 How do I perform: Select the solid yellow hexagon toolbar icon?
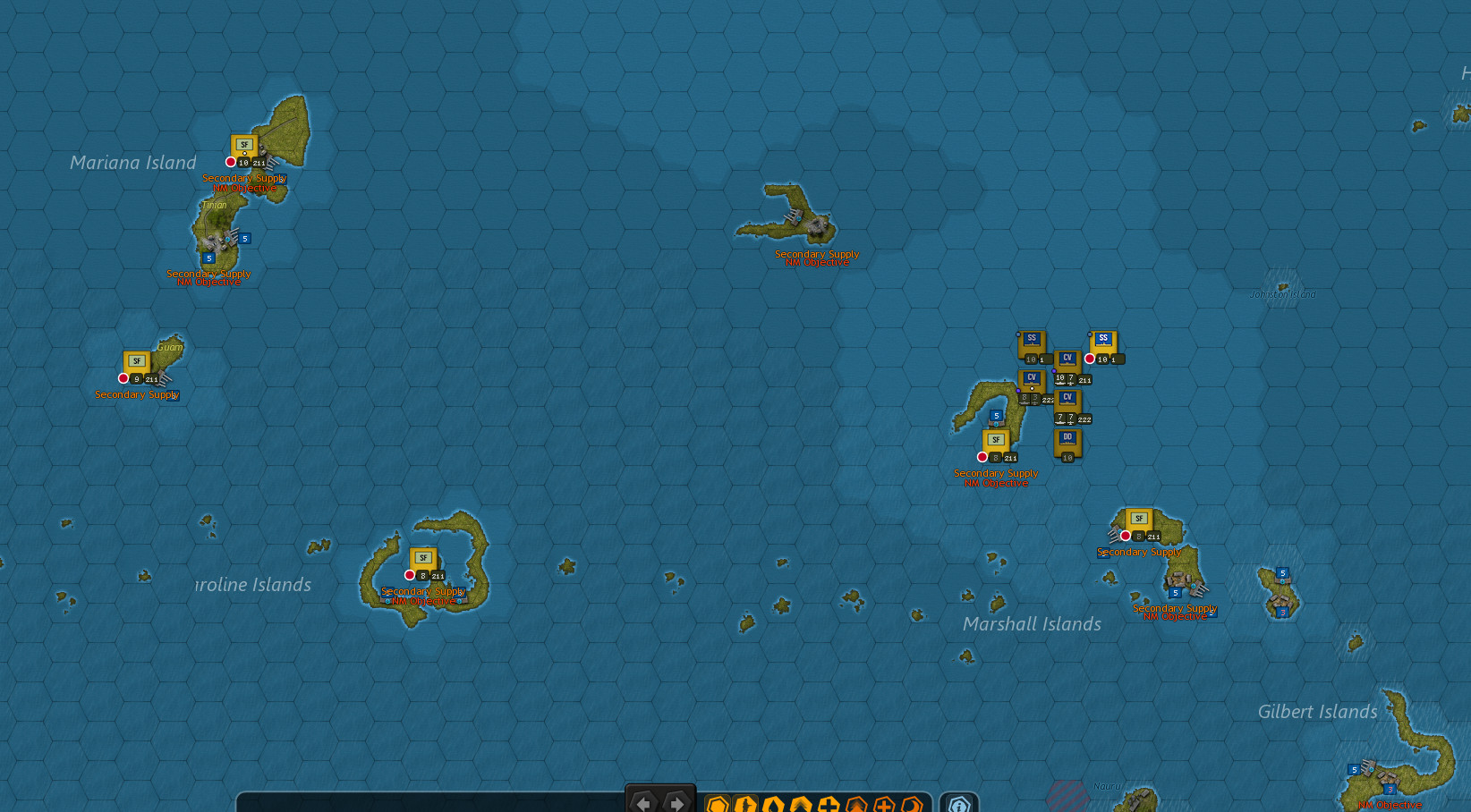click(x=717, y=804)
